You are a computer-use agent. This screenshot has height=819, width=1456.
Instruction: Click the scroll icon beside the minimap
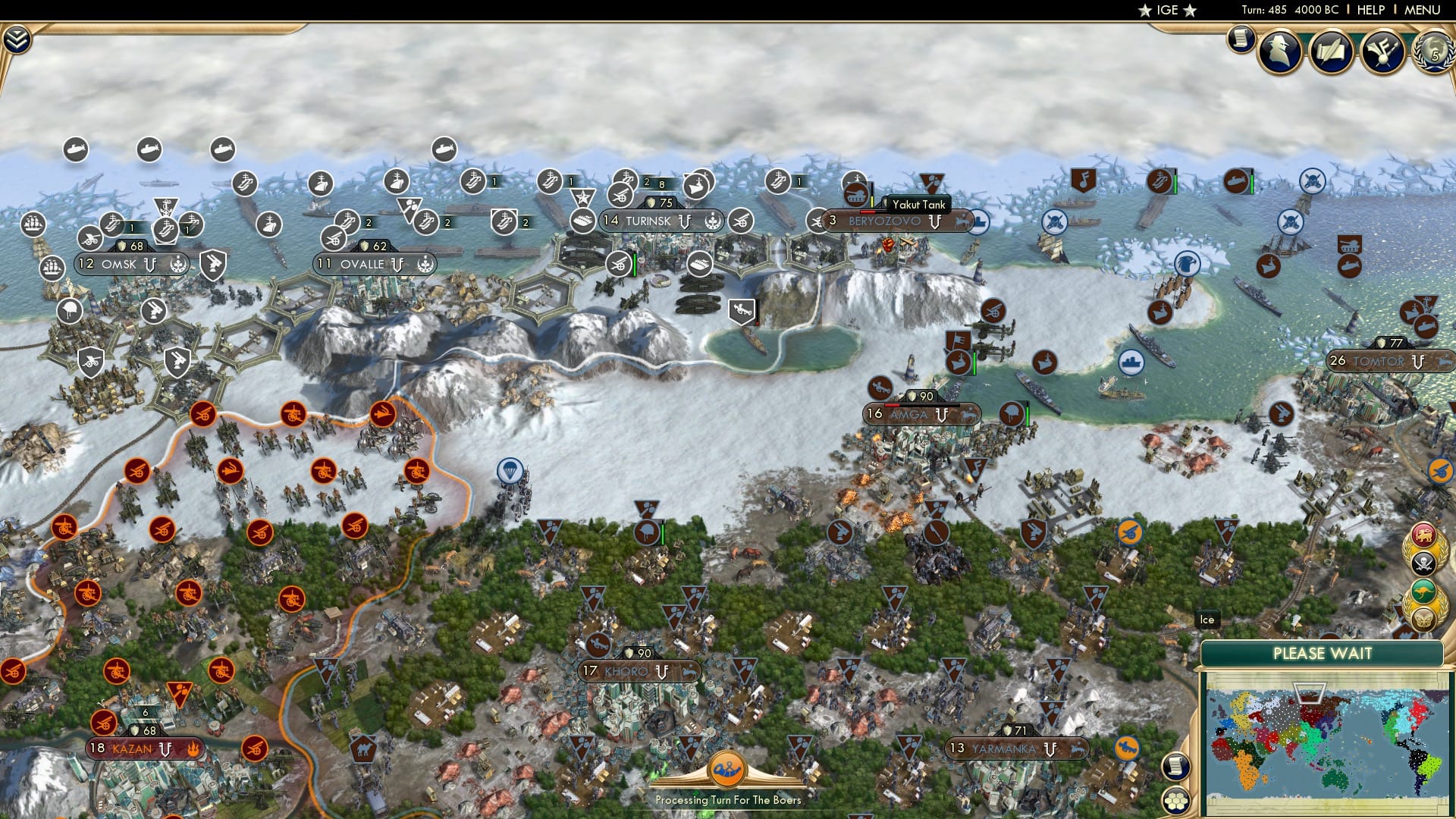[x=1175, y=767]
